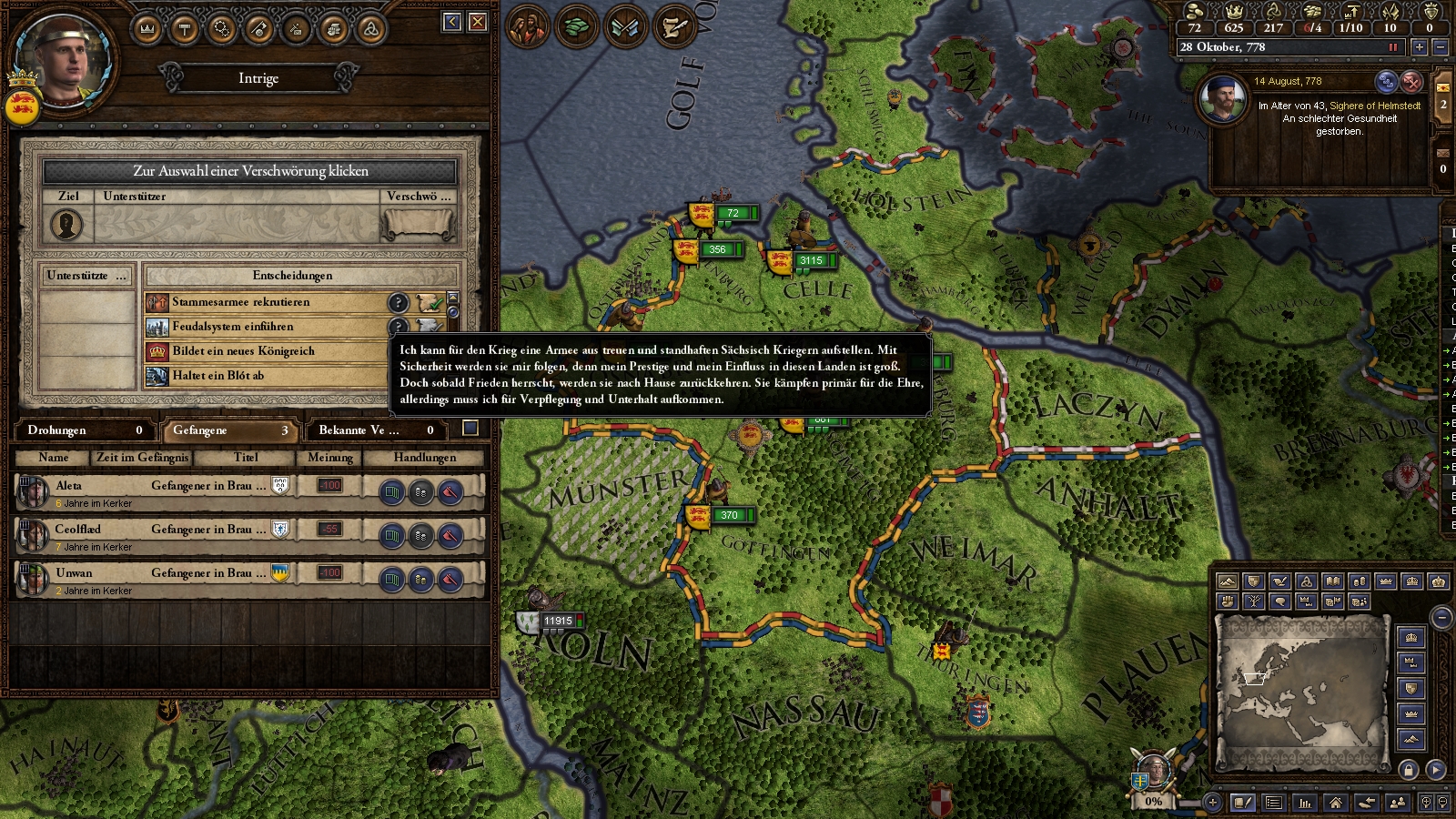Close the Intrige panel
This screenshot has width=1456, height=819.
pos(478,22)
